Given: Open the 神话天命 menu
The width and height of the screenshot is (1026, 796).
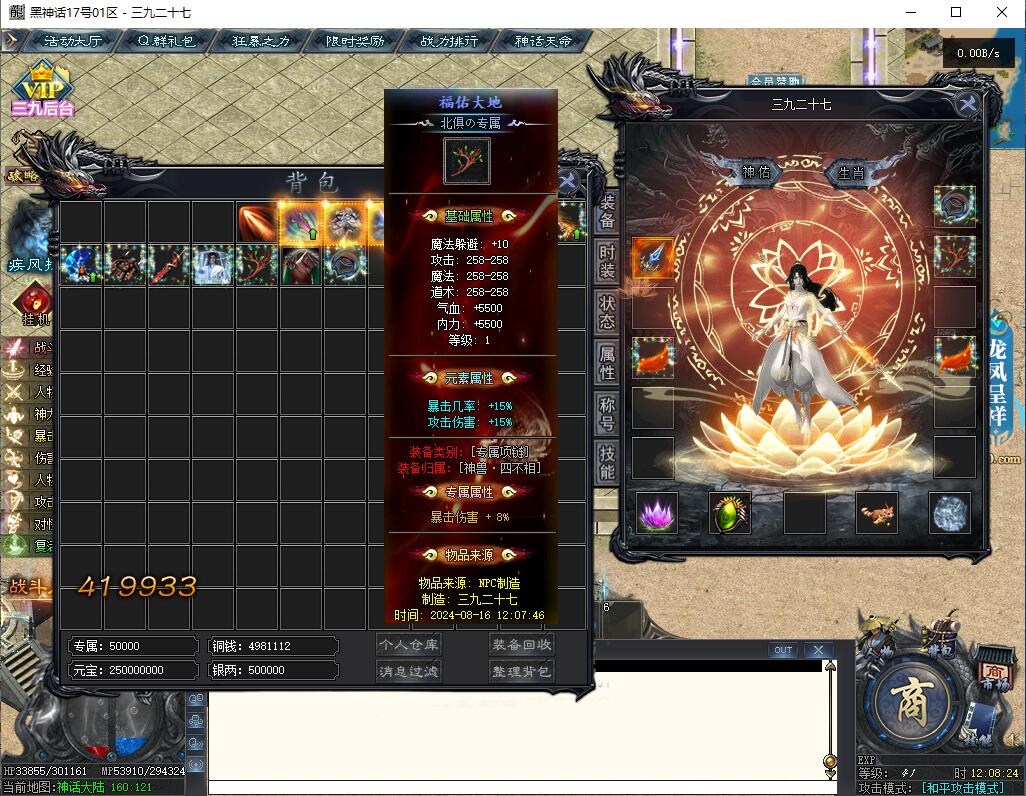Looking at the screenshot, I should point(543,41).
